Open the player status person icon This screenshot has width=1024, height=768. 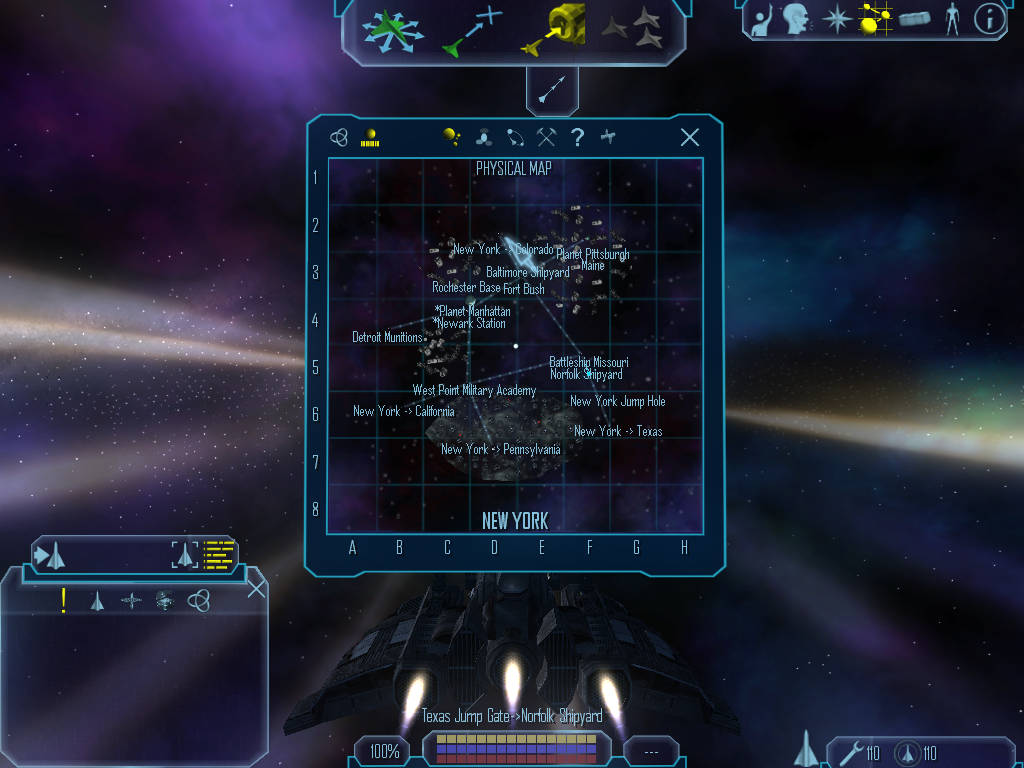pos(952,18)
